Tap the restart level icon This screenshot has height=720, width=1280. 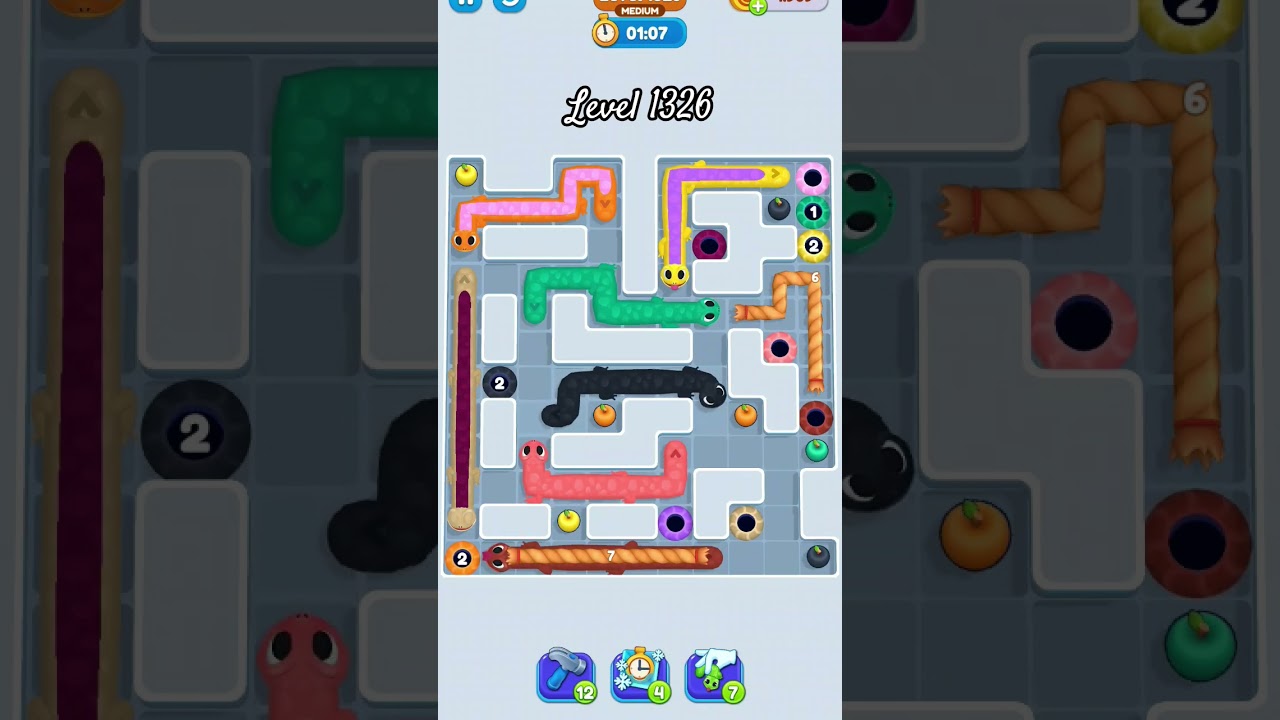(x=508, y=4)
